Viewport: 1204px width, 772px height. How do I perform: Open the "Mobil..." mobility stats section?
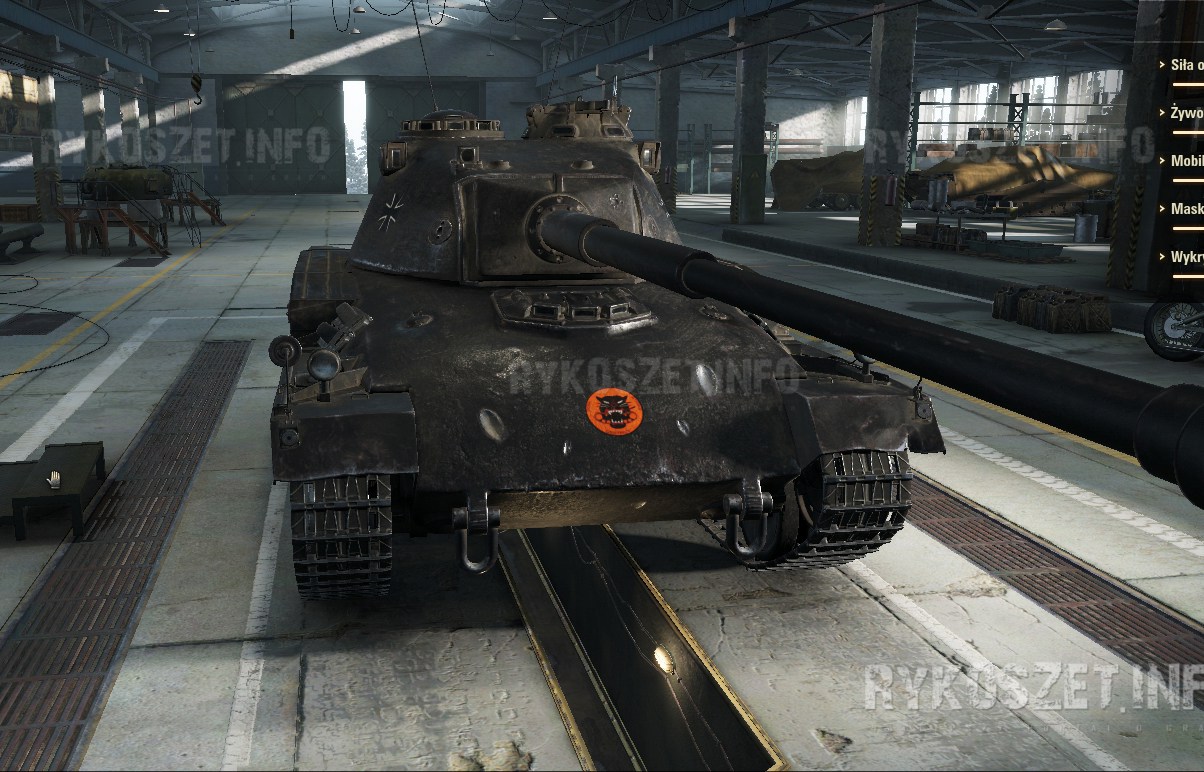click(1185, 161)
